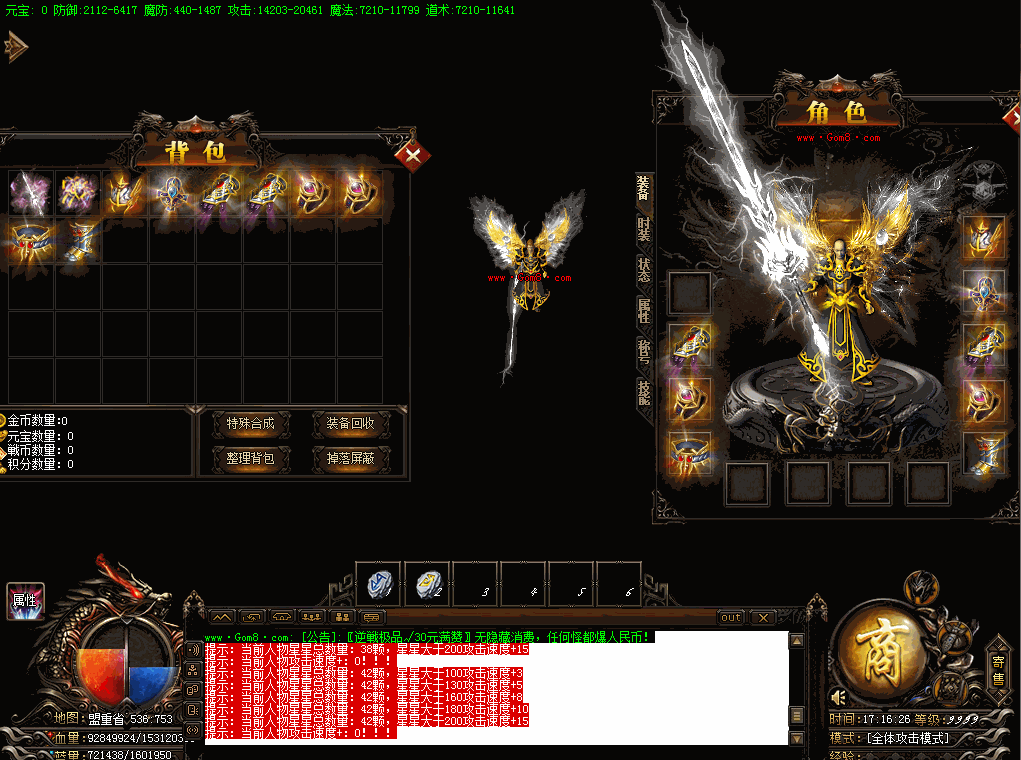Click the chat bar's out button

tap(732, 617)
